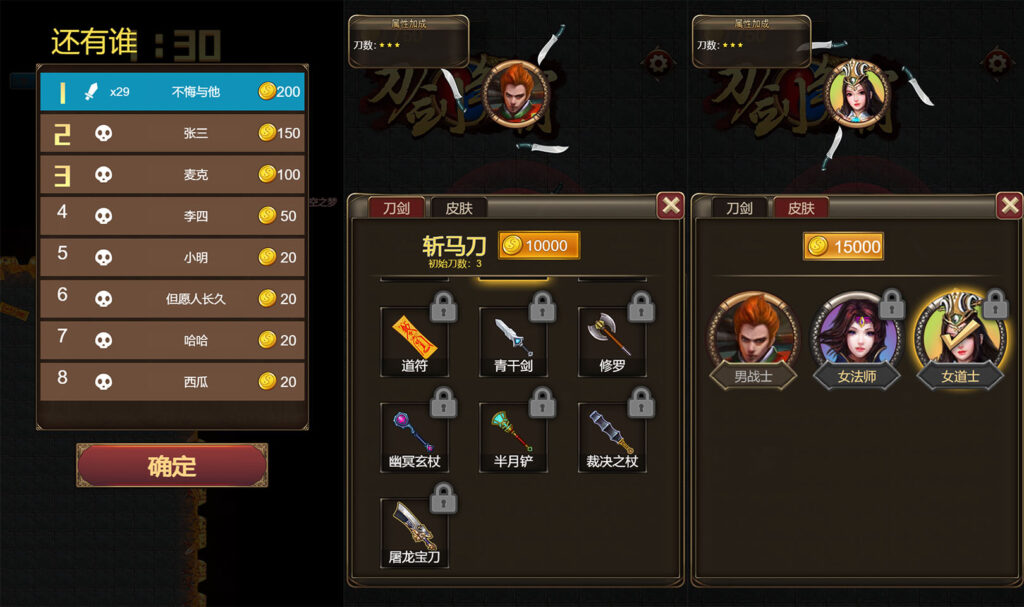Purchase the skin for 15000 coins
The width and height of the screenshot is (1024, 607).
pos(843,246)
